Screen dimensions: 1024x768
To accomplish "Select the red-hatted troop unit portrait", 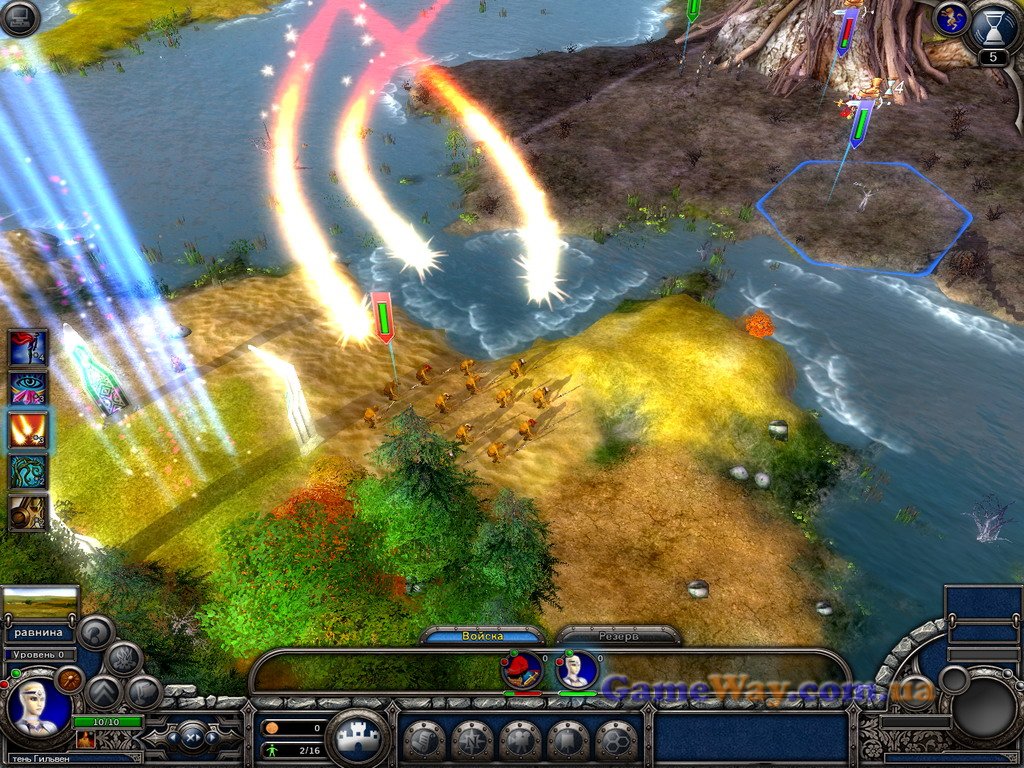I will (522, 669).
